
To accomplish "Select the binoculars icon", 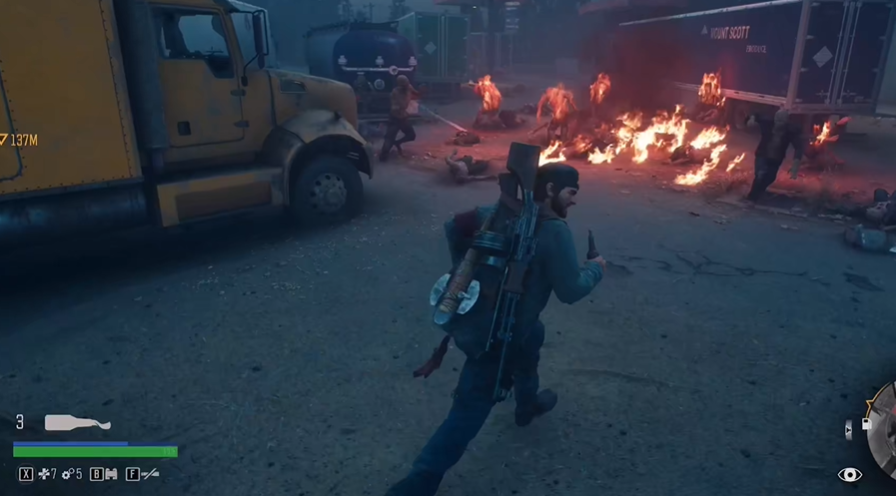I will point(111,474).
